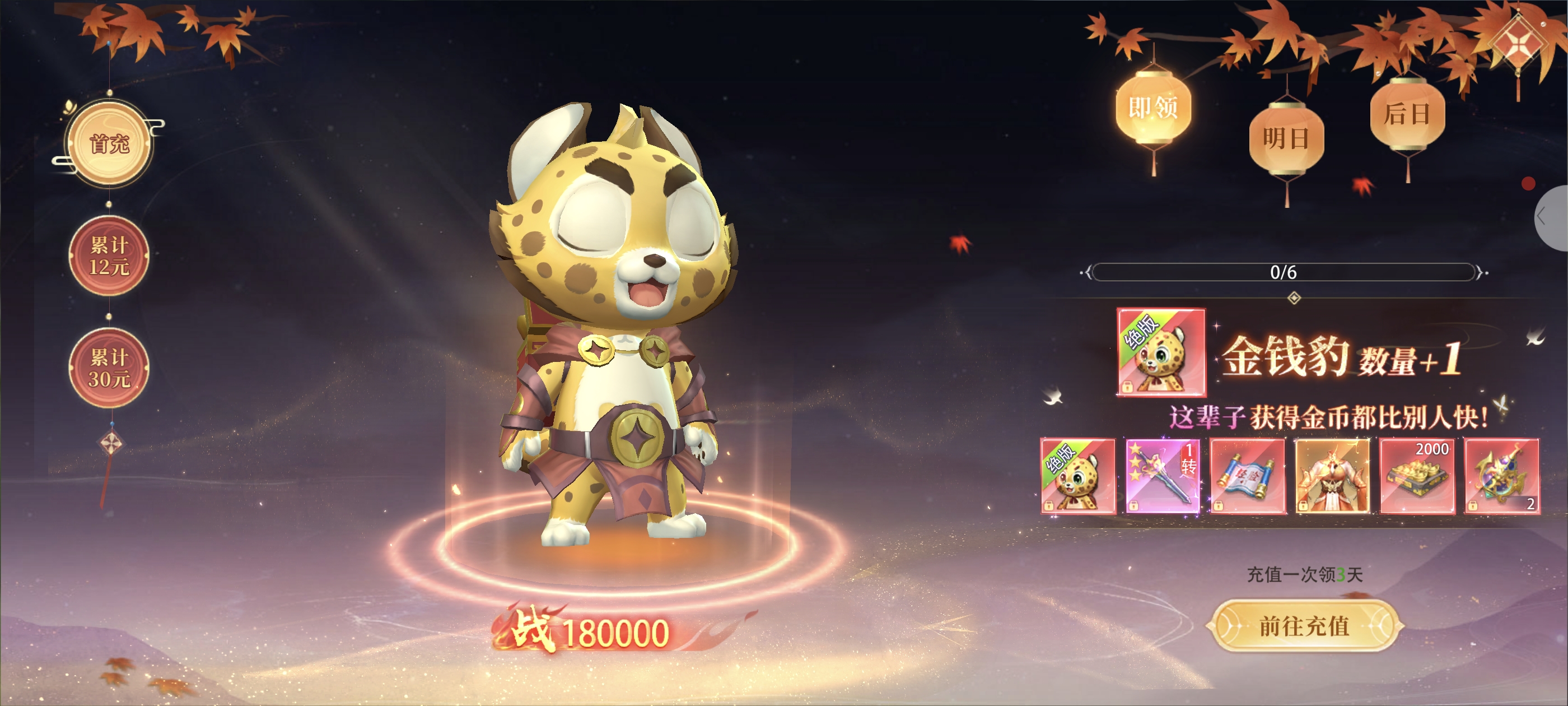
Task: Inspect the large 金钱豹 pet icon
Action: click(x=1161, y=352)
